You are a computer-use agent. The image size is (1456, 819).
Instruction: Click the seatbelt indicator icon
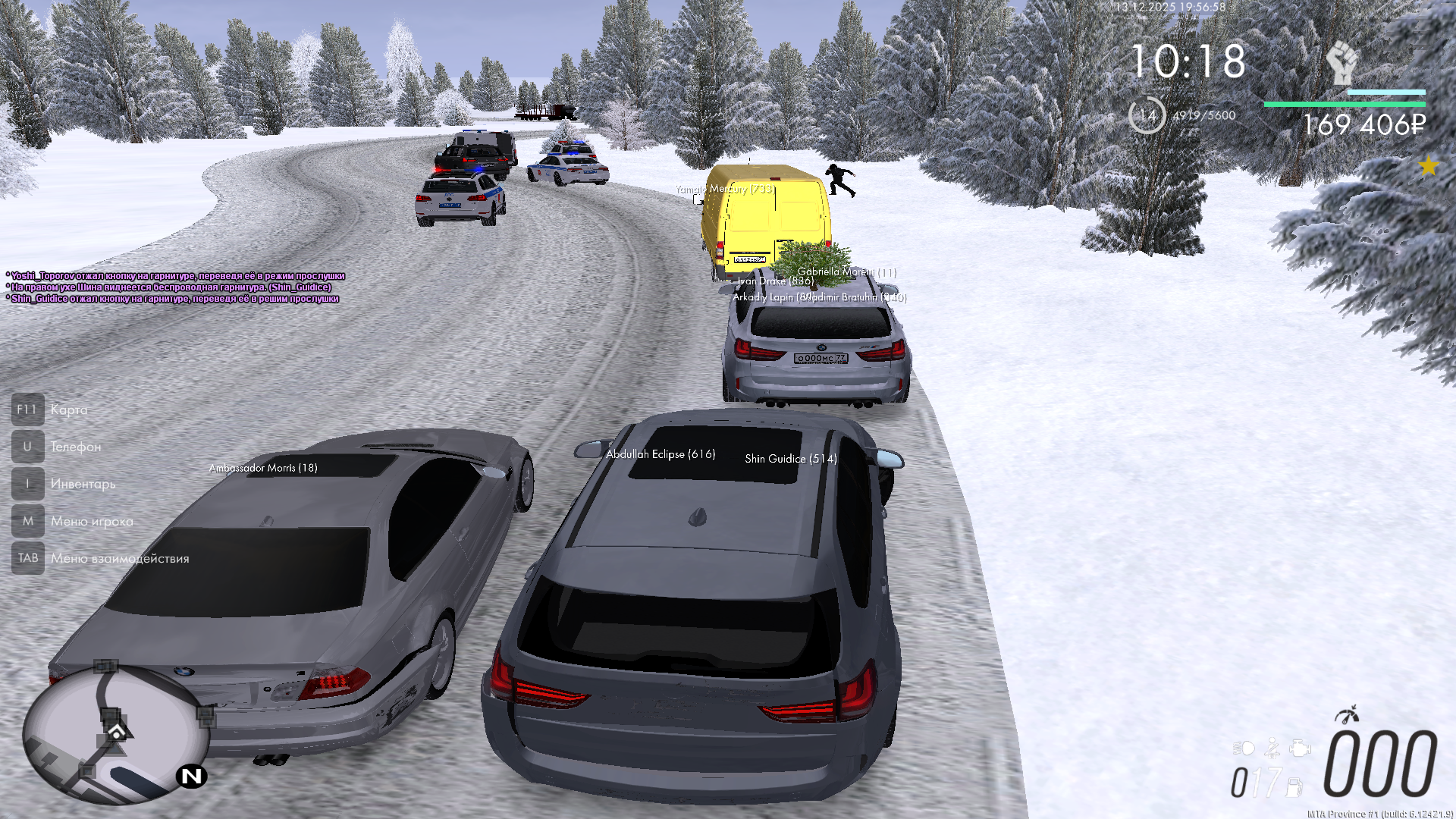click(1272, 749)
